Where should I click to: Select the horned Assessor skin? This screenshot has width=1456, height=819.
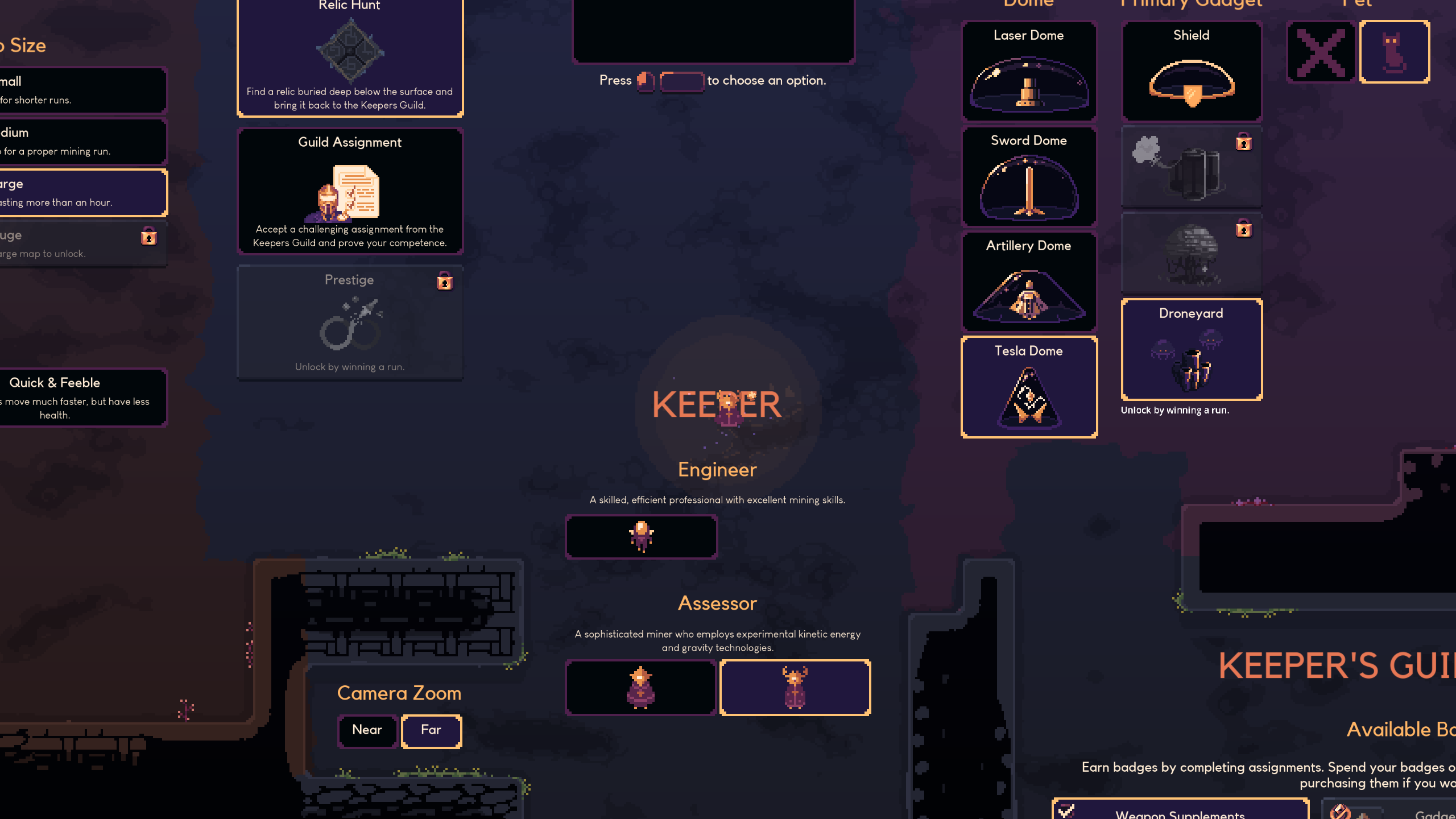(795, 688)
